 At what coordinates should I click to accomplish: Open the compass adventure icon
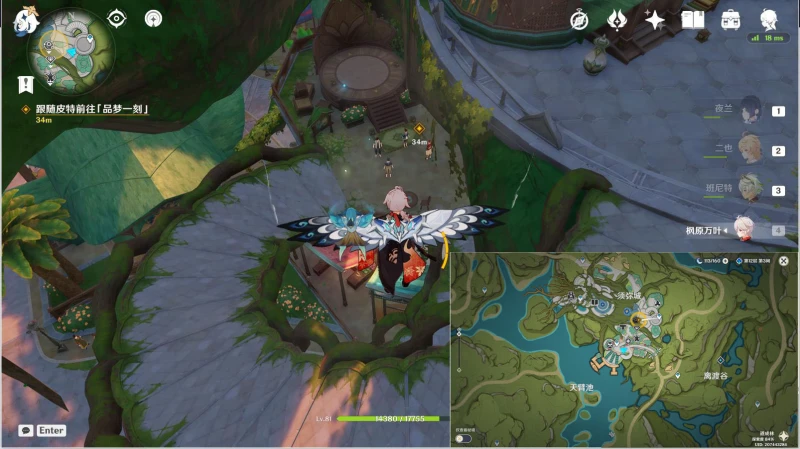pos(580,19)
